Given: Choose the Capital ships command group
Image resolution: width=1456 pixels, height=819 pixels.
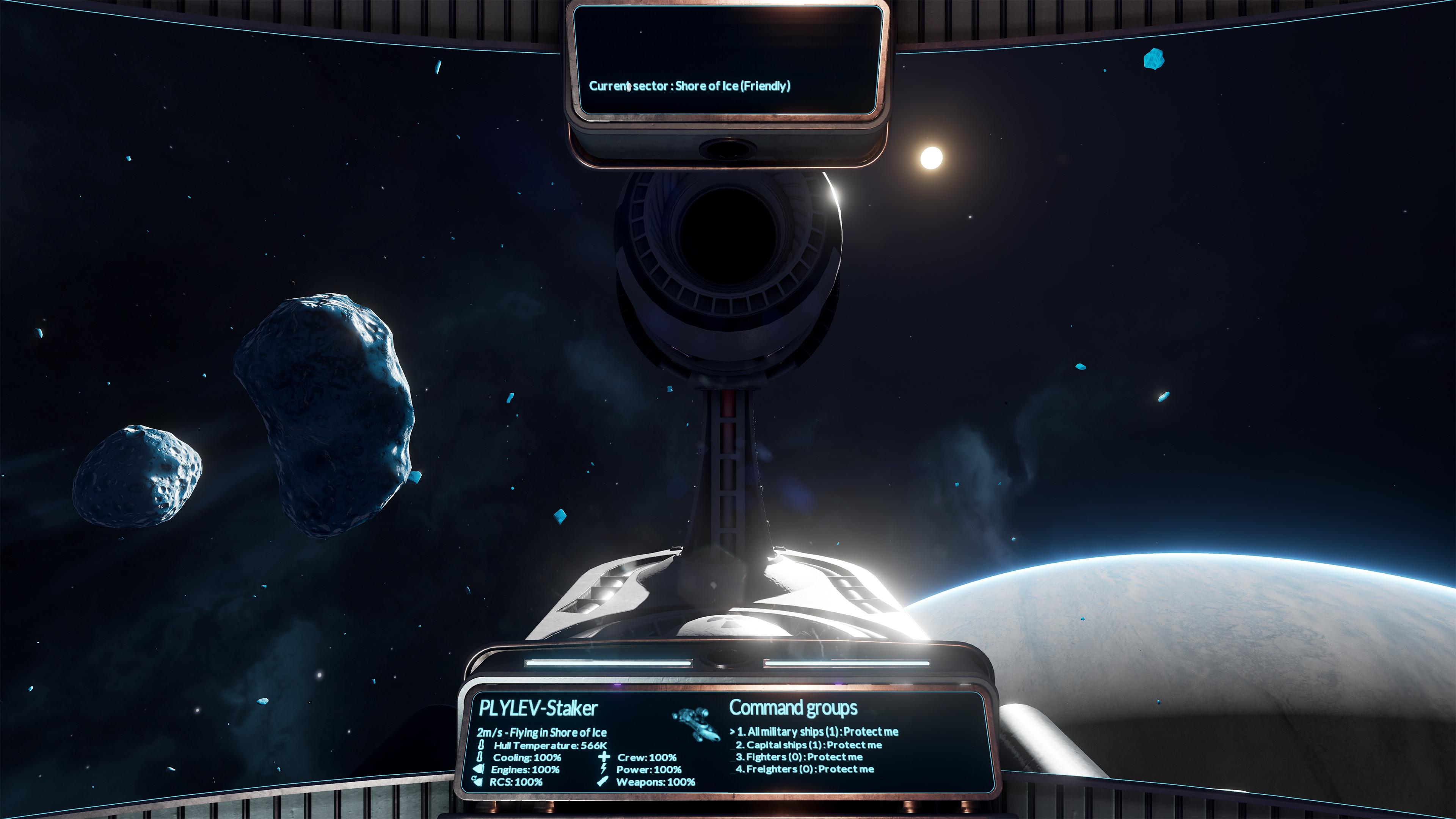Looking at the screenshot, I should [808, 745].
